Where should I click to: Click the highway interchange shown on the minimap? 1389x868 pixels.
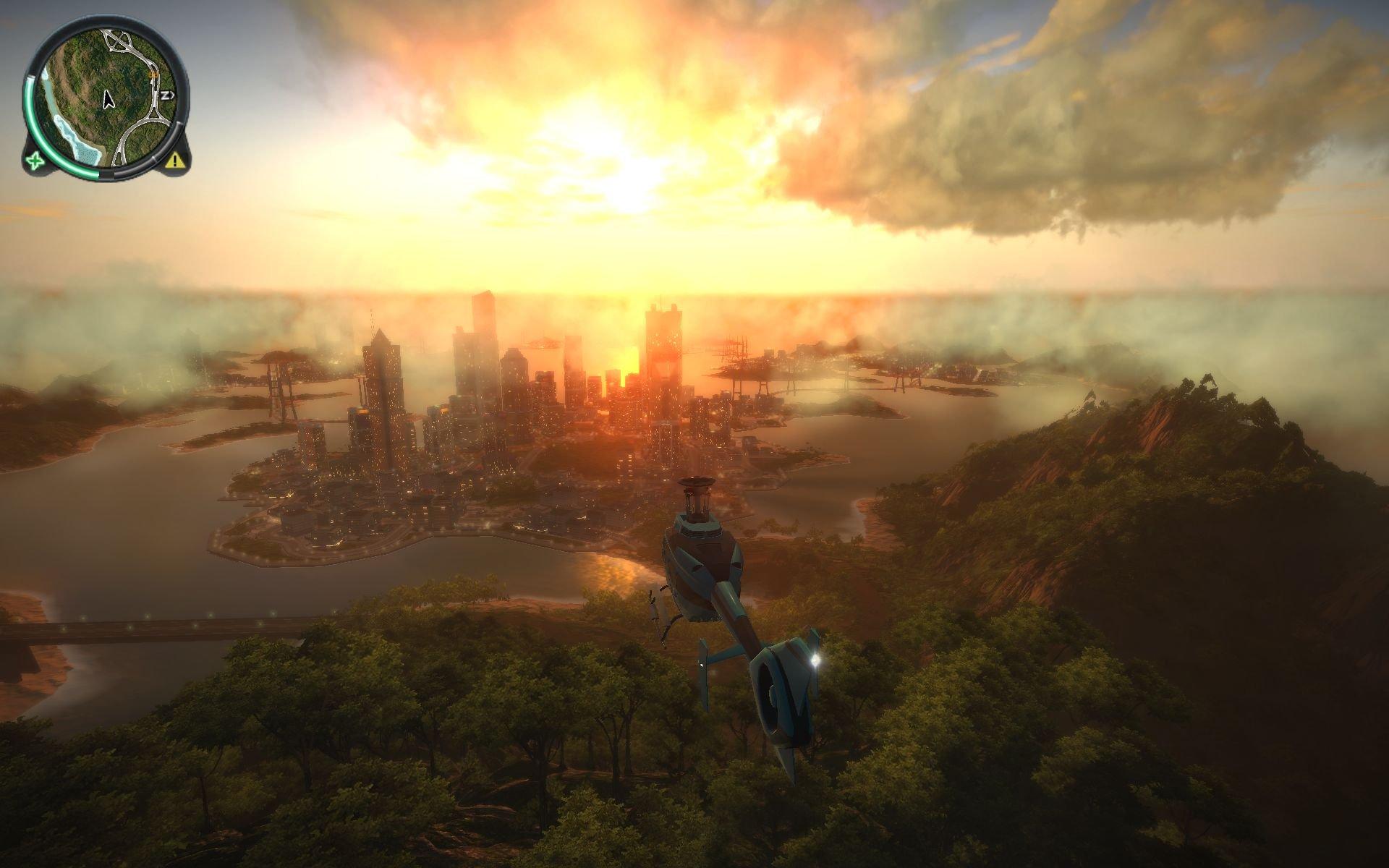pos(117,41)
